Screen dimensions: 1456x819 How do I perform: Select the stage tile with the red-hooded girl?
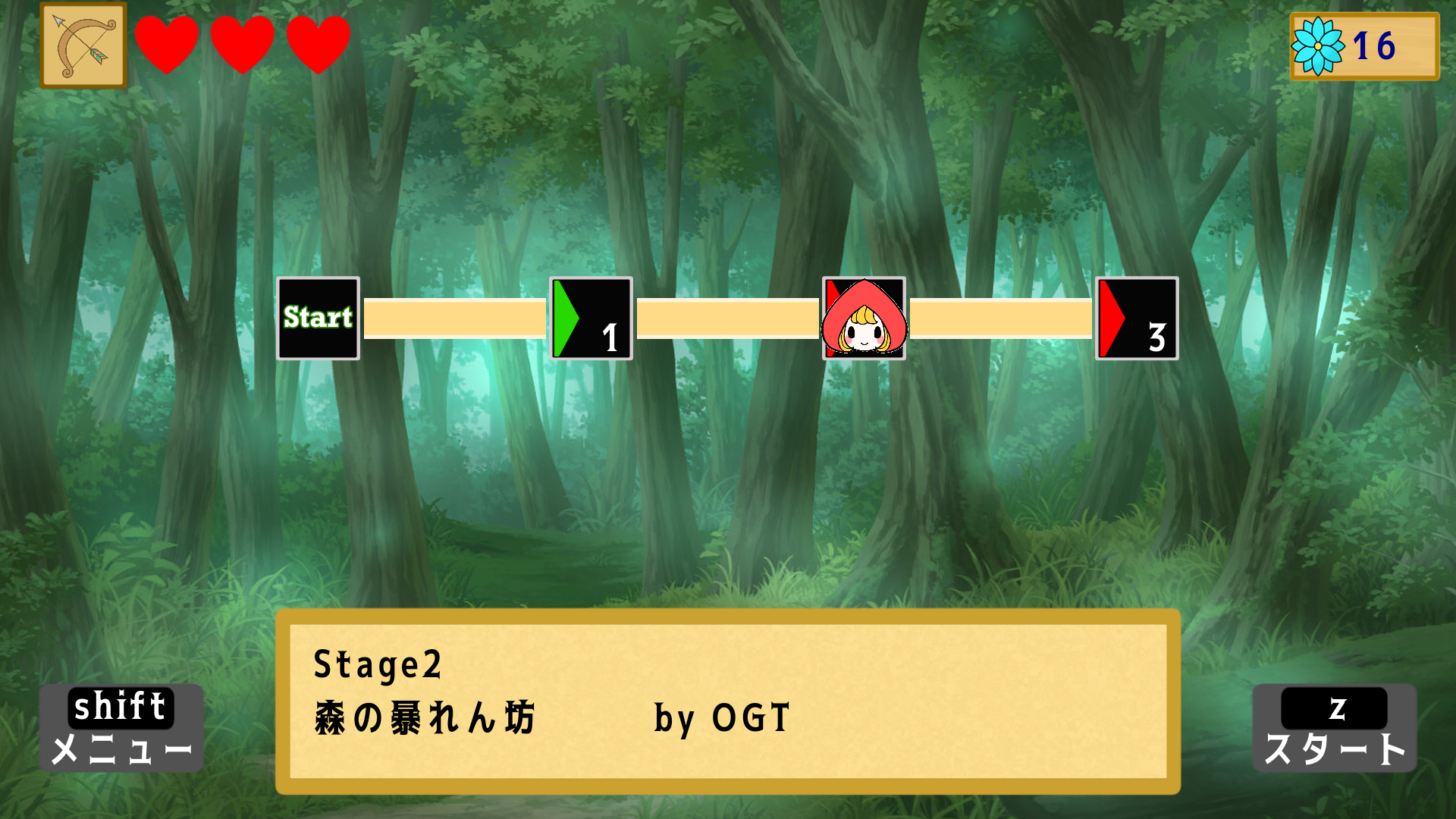(864, 318)
